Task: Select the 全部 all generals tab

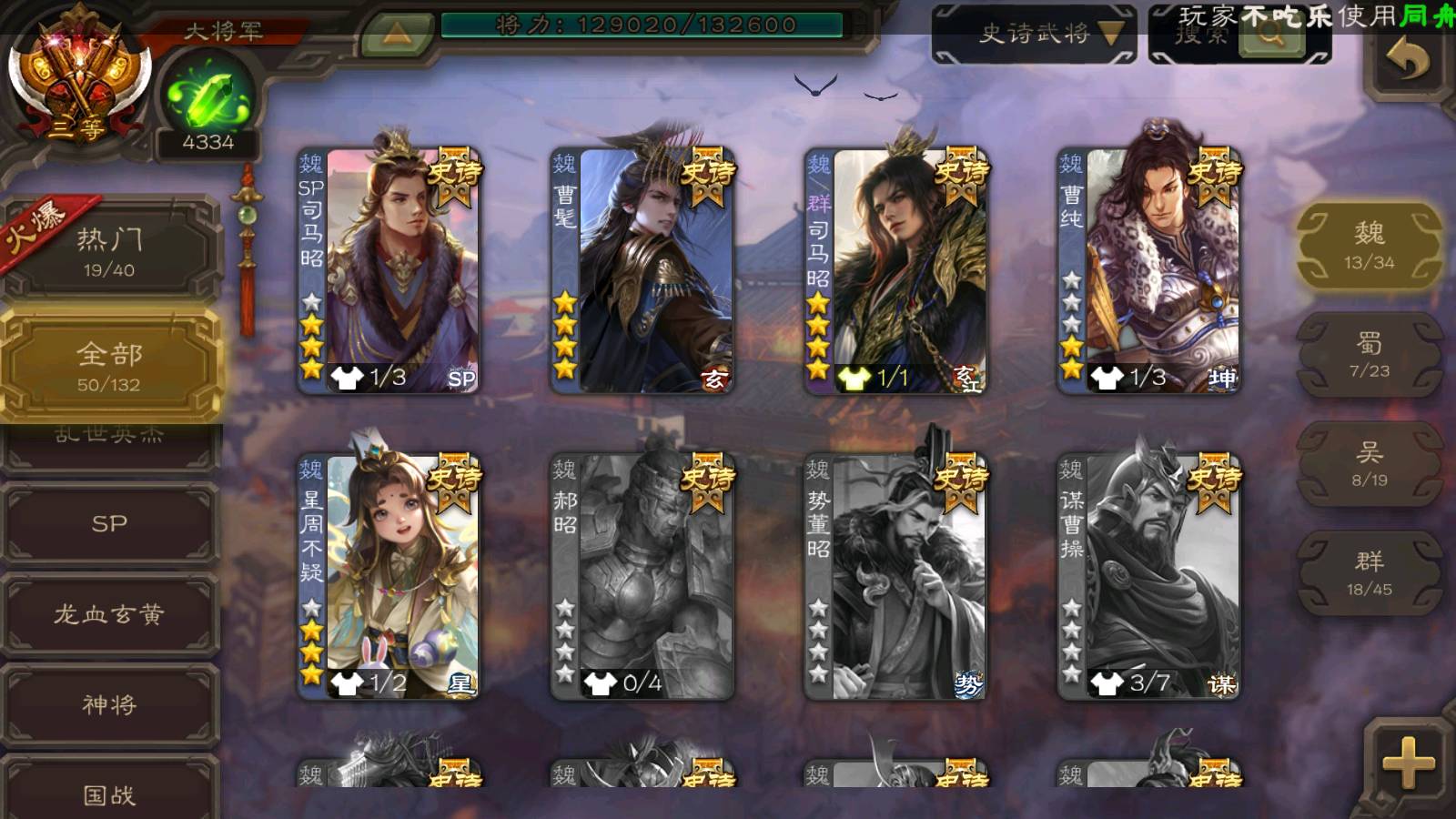Action: point(109,366)
